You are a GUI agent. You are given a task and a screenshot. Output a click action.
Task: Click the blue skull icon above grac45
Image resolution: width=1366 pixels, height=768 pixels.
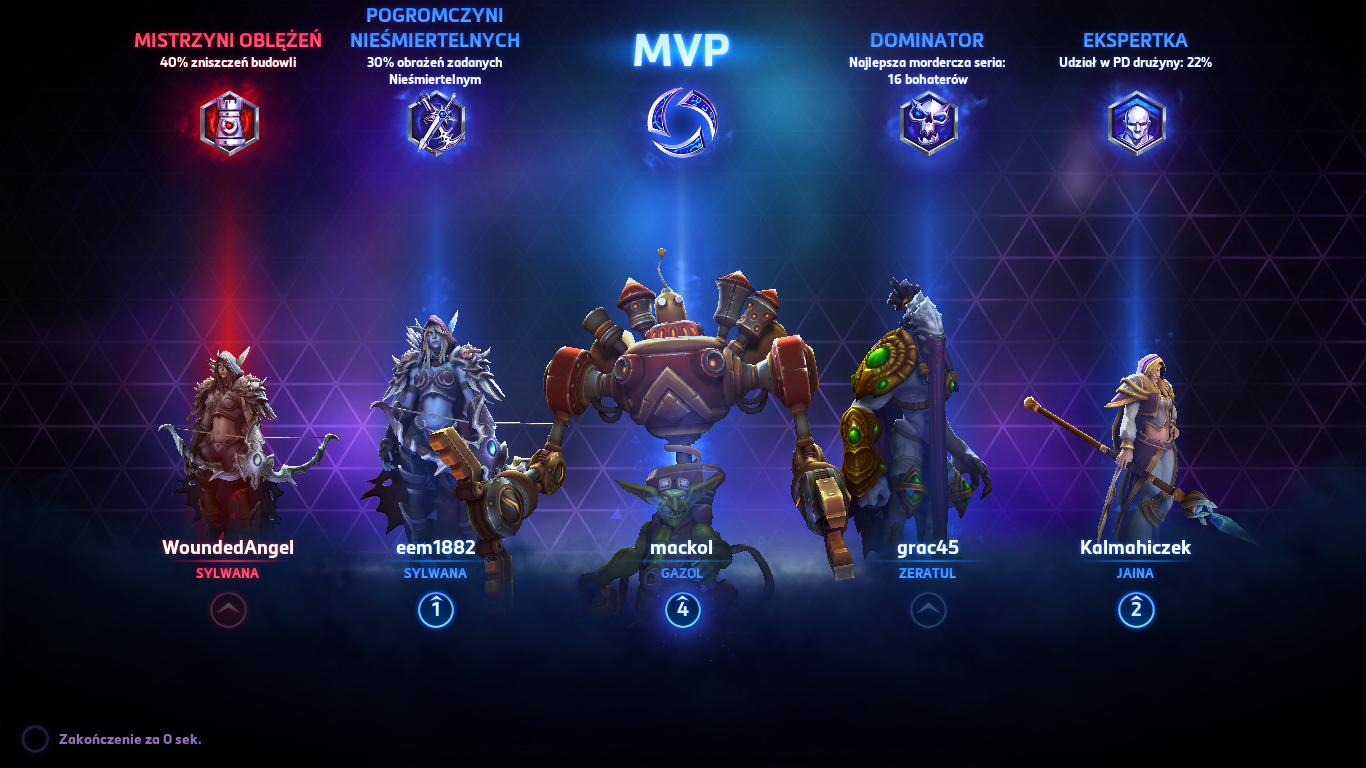tap(928, 120)
